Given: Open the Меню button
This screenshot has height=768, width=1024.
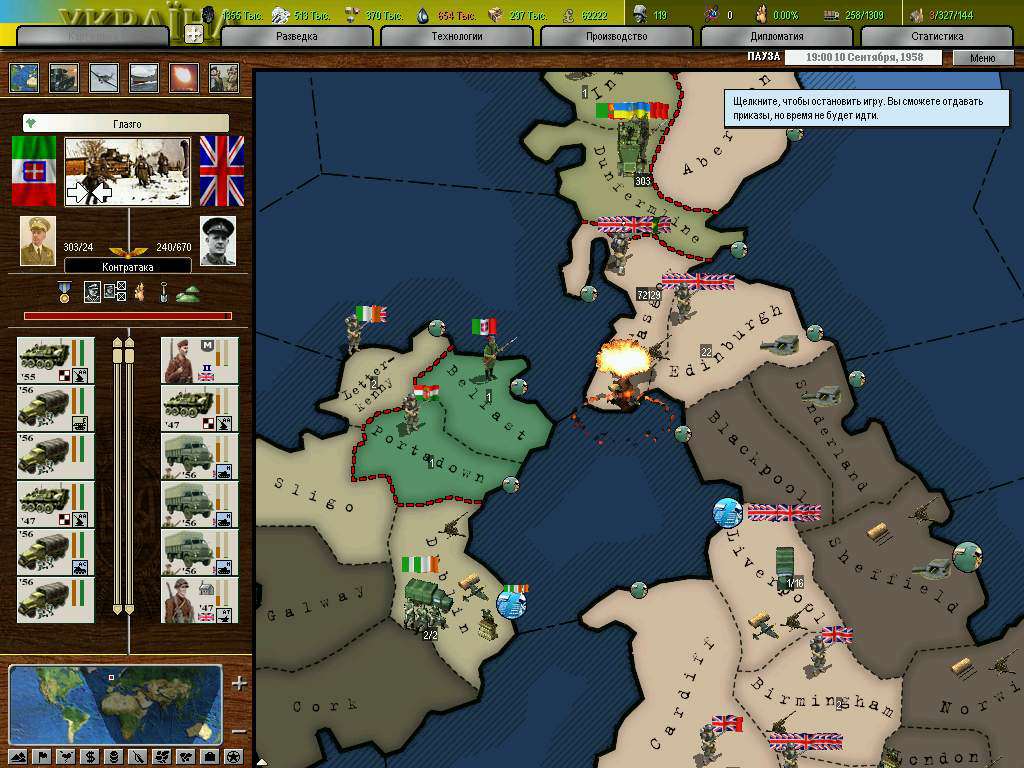Looking at the screenshot, I should coord(982,58).
